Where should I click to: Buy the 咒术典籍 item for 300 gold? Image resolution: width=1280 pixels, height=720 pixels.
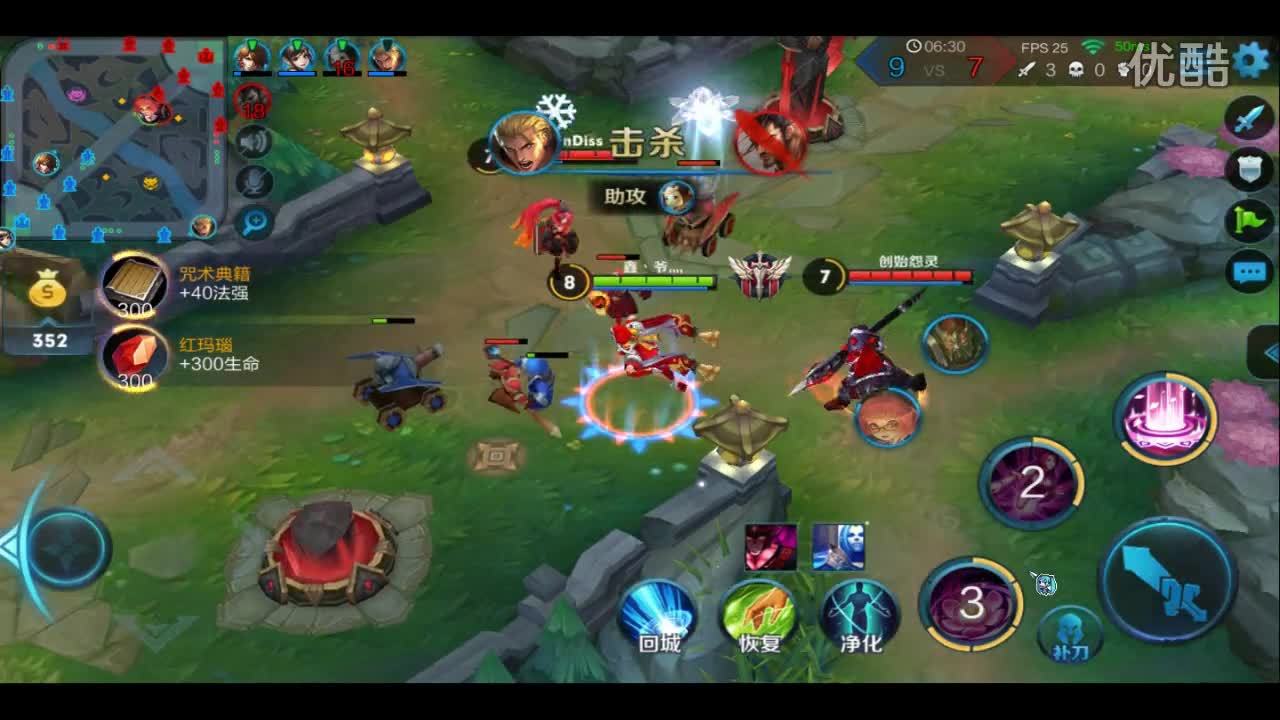(134, 285)
